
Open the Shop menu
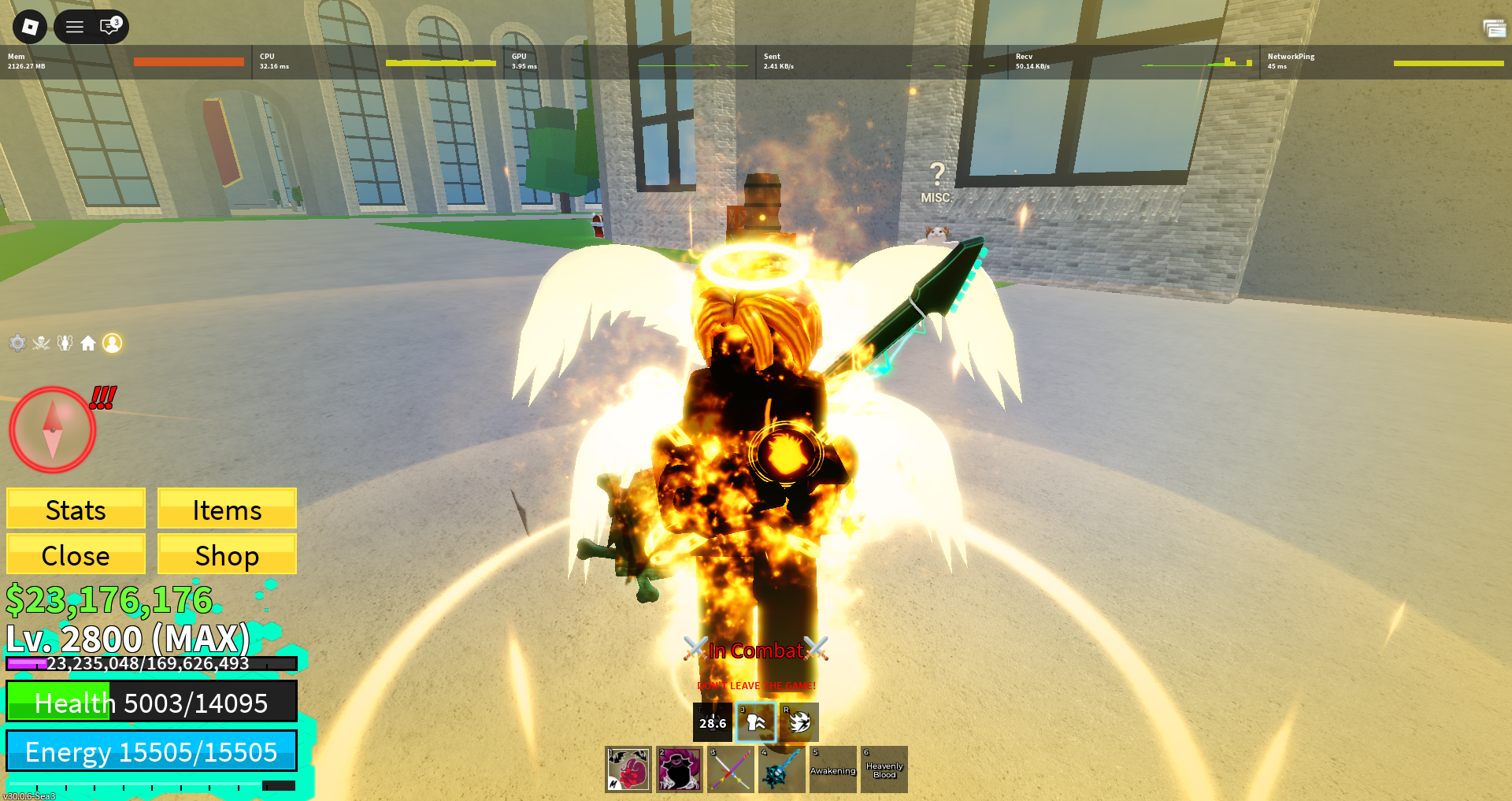pyautogui.click(x=227, y=554)
